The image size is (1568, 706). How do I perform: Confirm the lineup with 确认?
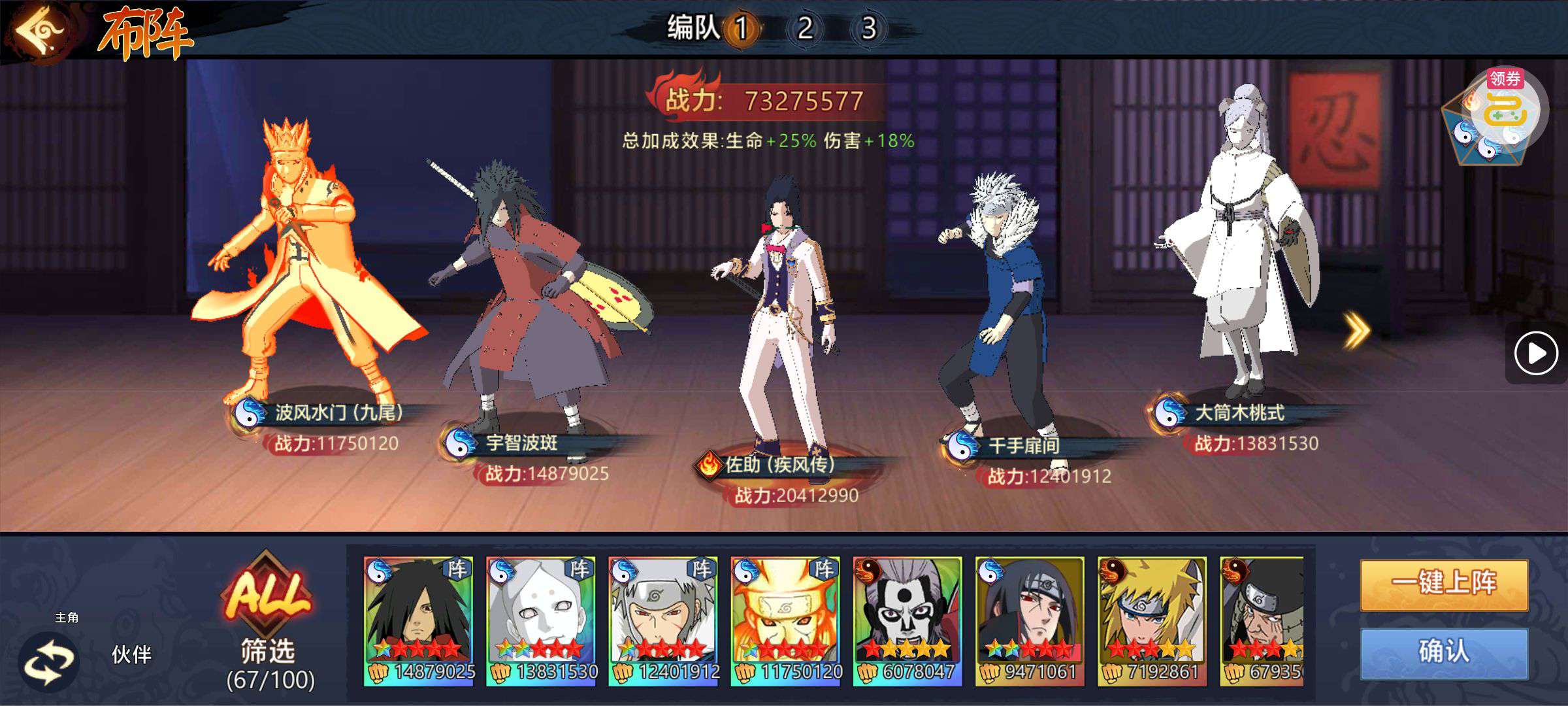tap(1444, 652)
